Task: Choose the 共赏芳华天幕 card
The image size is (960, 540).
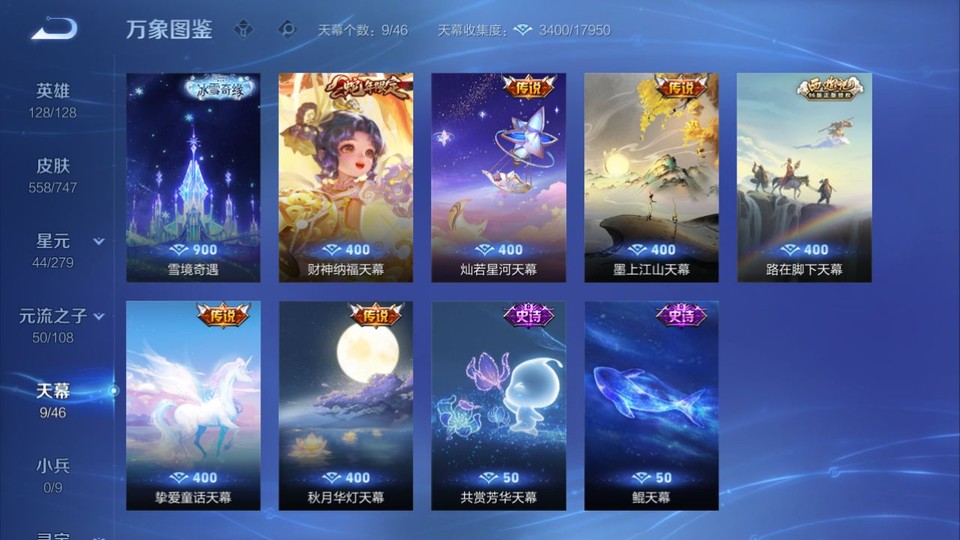Action: [498, 405]
